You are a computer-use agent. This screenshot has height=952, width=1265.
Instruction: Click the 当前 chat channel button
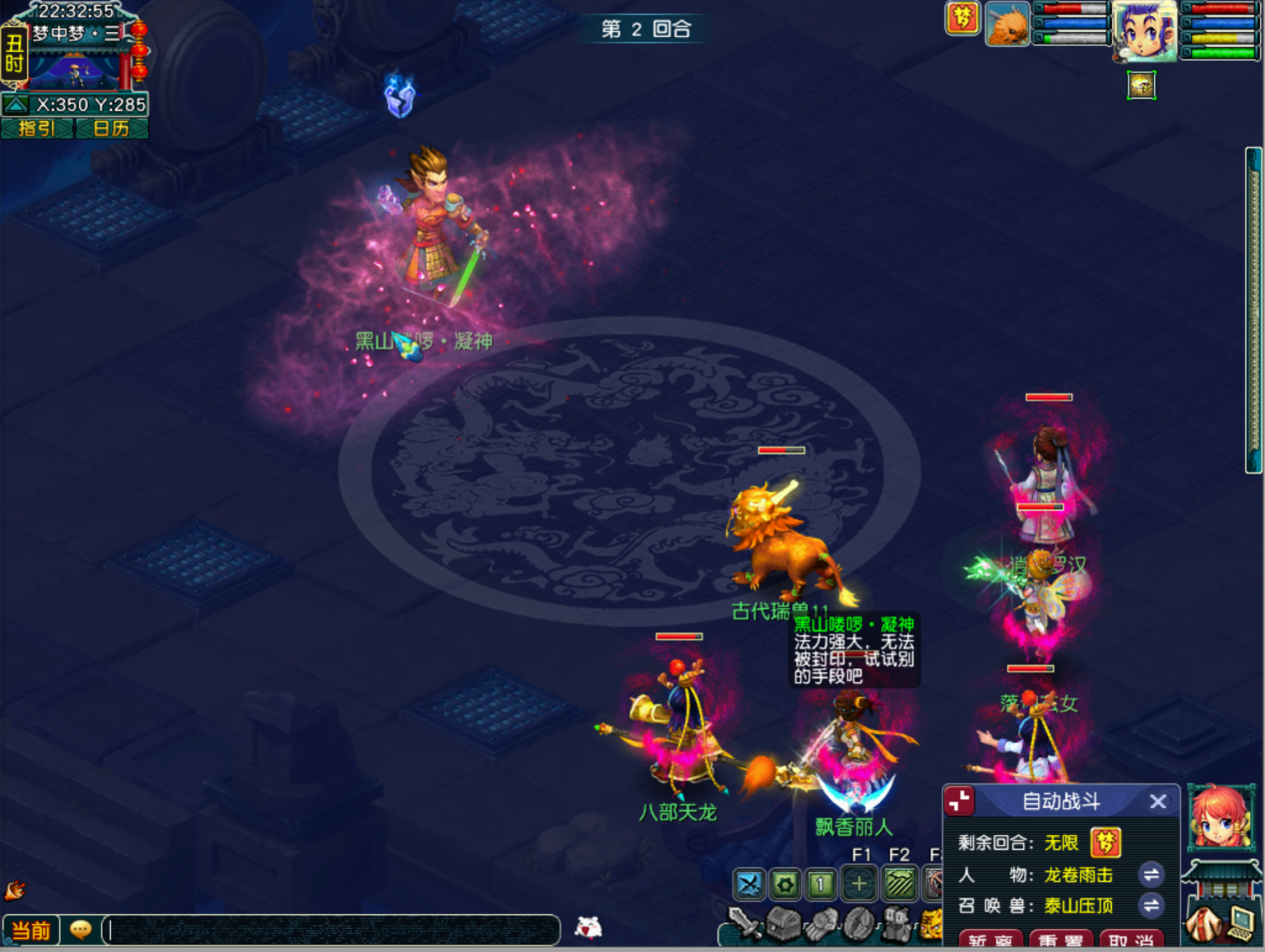tap(30, 930)
